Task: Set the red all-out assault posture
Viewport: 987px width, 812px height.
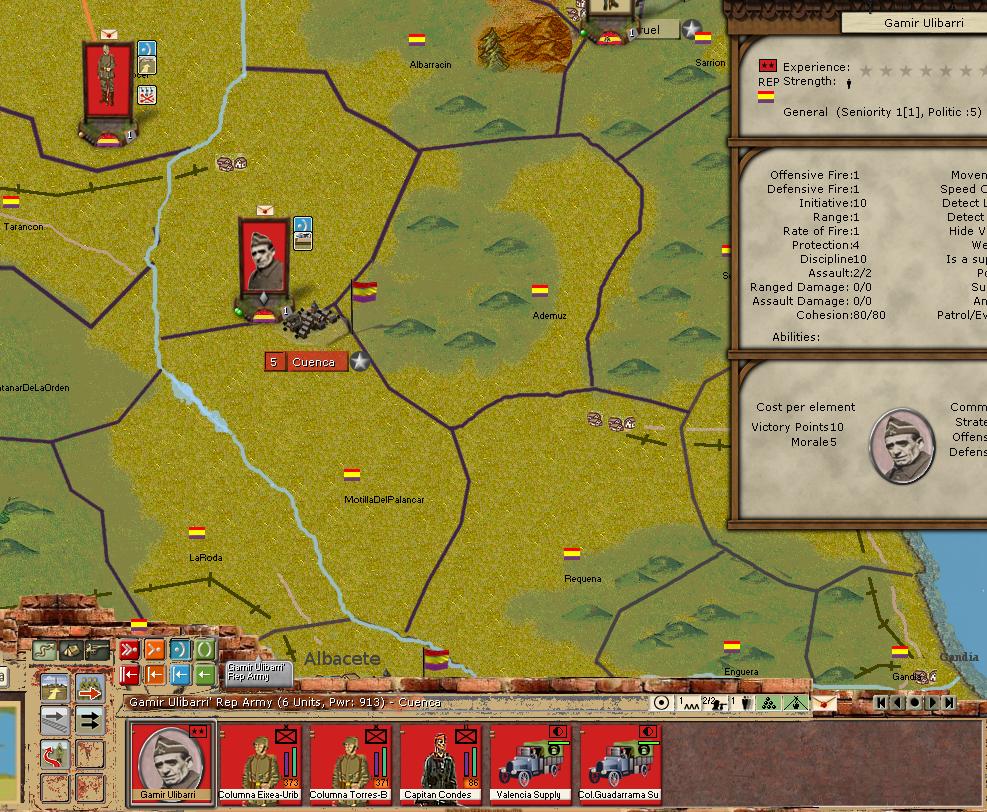Action: coord(129,650)
